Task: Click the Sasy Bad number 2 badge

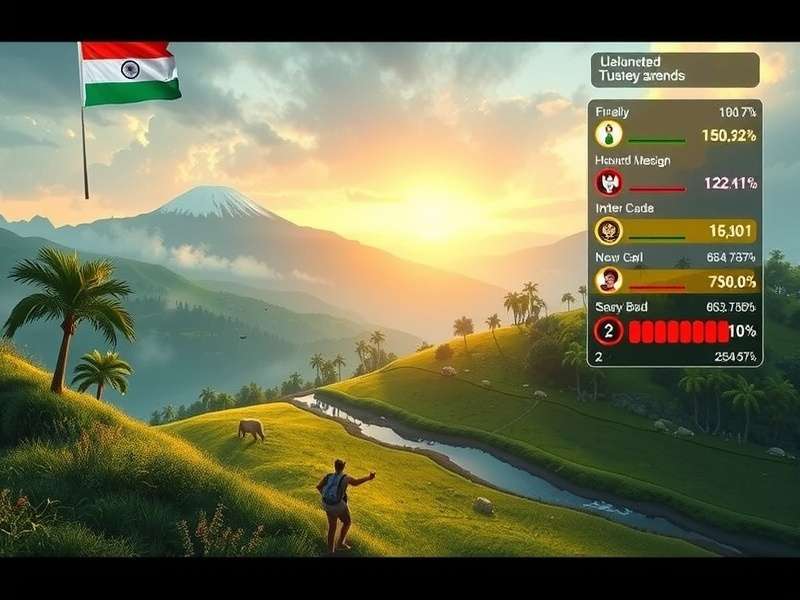Action: [x=609, y=330]
